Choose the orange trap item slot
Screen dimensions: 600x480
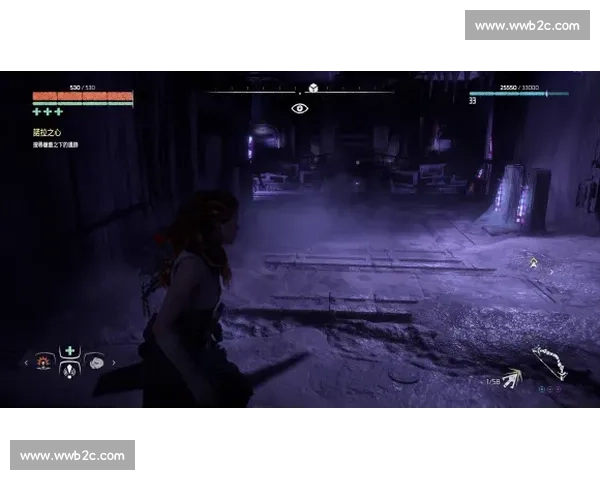click(44, 362)
